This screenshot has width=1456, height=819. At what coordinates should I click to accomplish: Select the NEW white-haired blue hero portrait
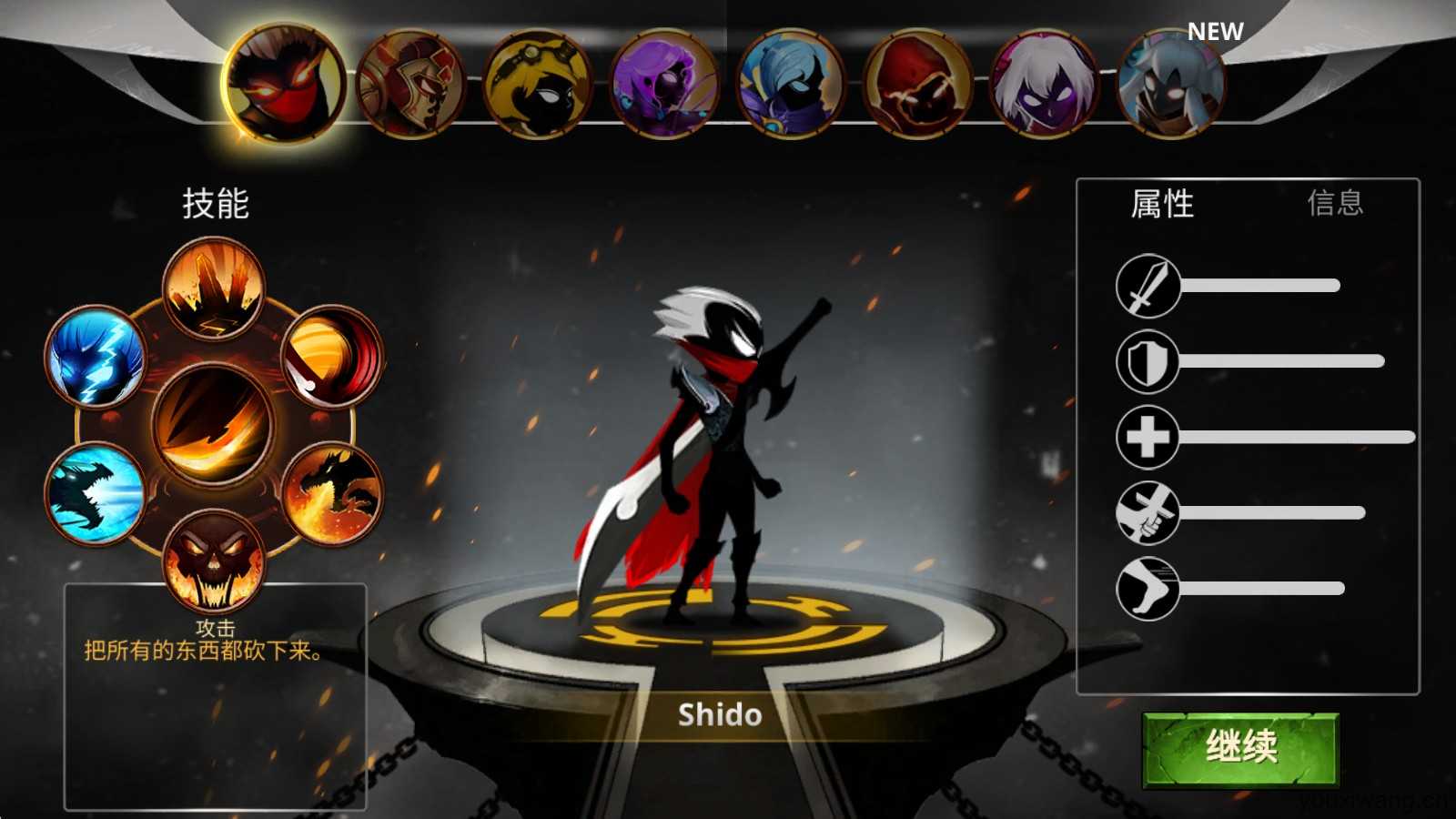(x=1170, y=85)
